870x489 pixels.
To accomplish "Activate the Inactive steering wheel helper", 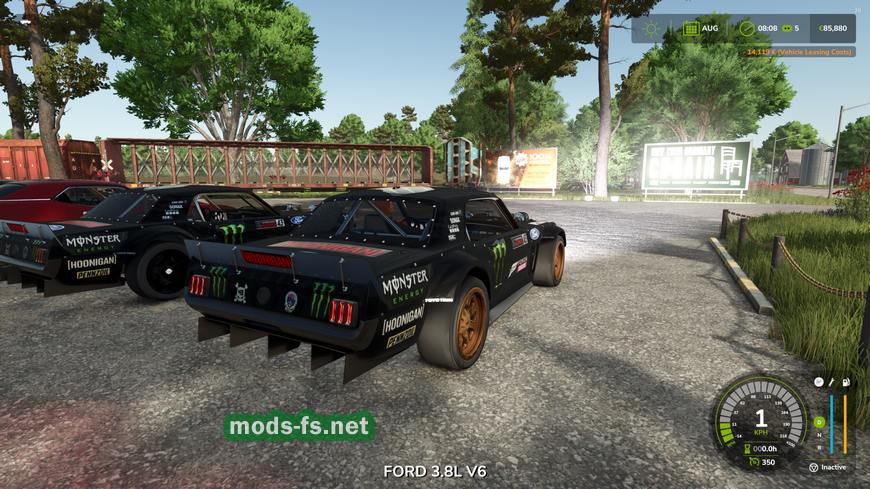I will tap(814, 467).
